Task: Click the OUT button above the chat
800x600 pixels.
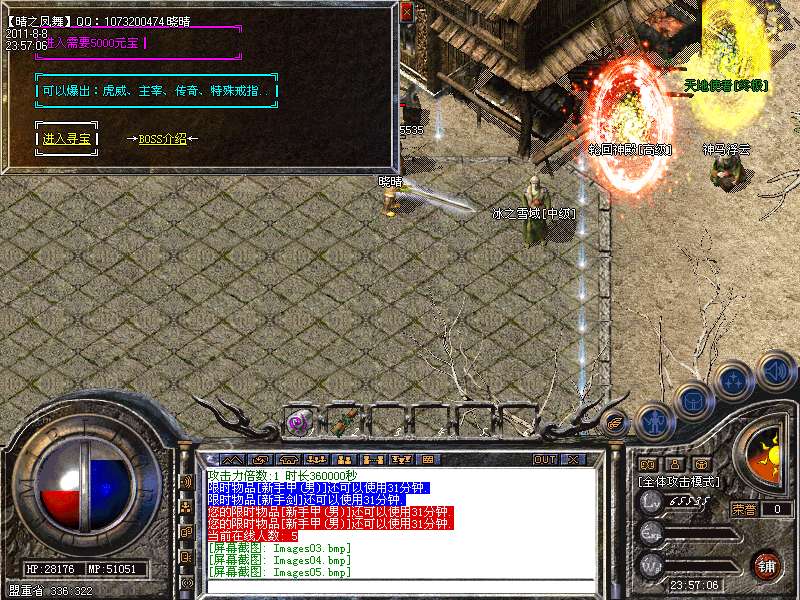Action: click(x=545, y=459)
